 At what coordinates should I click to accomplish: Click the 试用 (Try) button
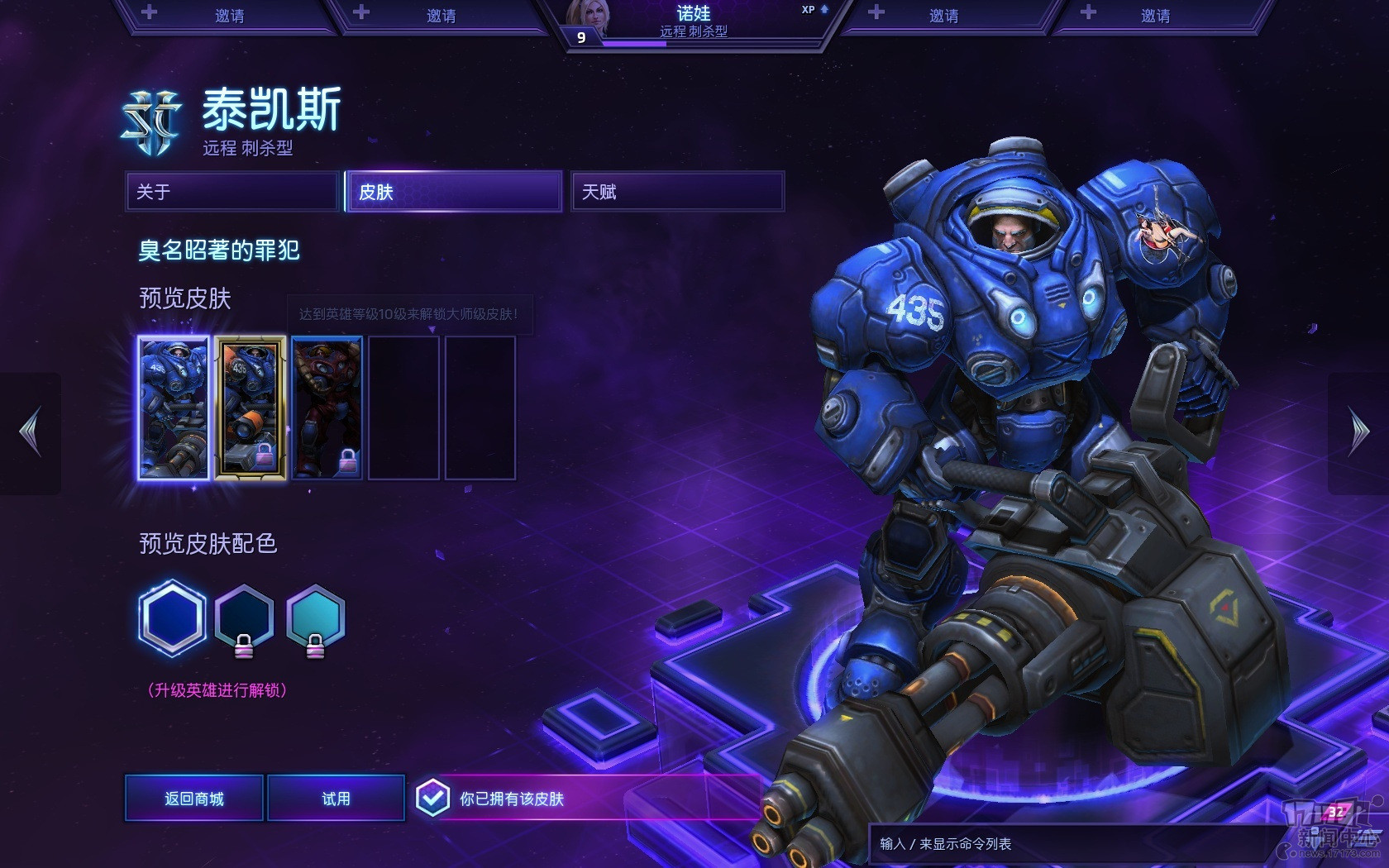pyautogui.click(x=337, y=799)
